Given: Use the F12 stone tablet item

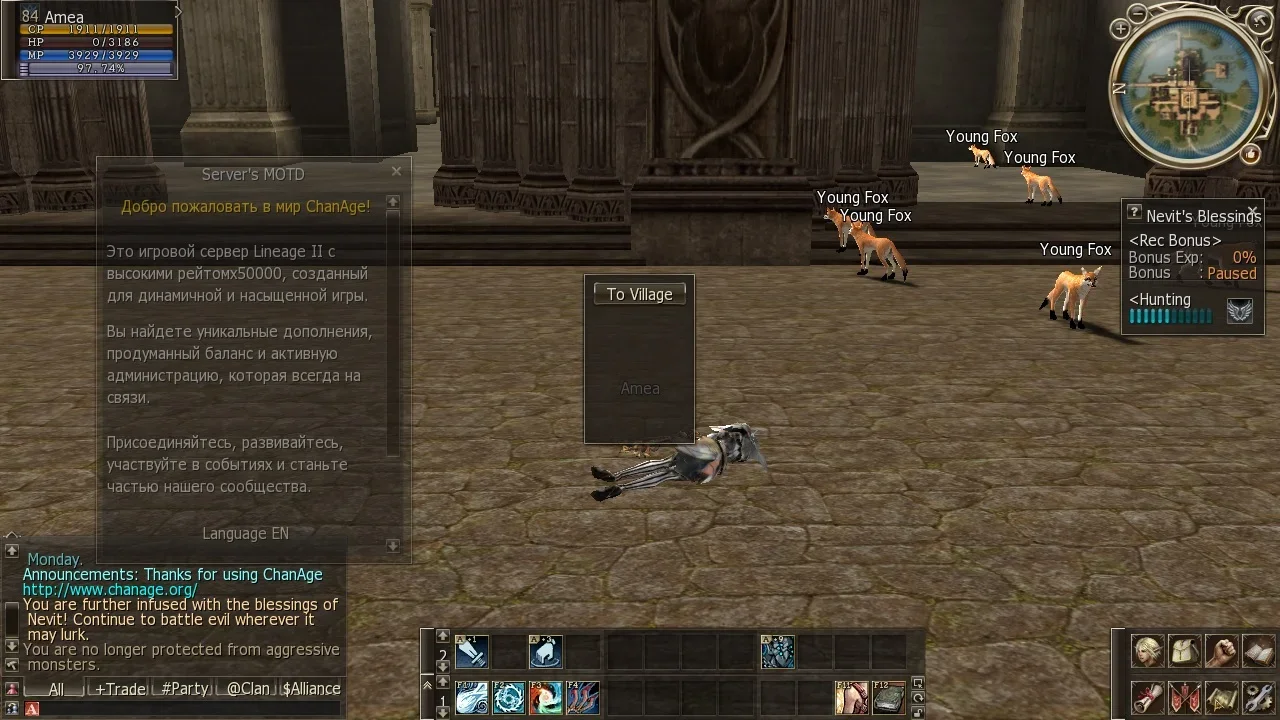Looking at the screenshot, I should coord(888,697).
